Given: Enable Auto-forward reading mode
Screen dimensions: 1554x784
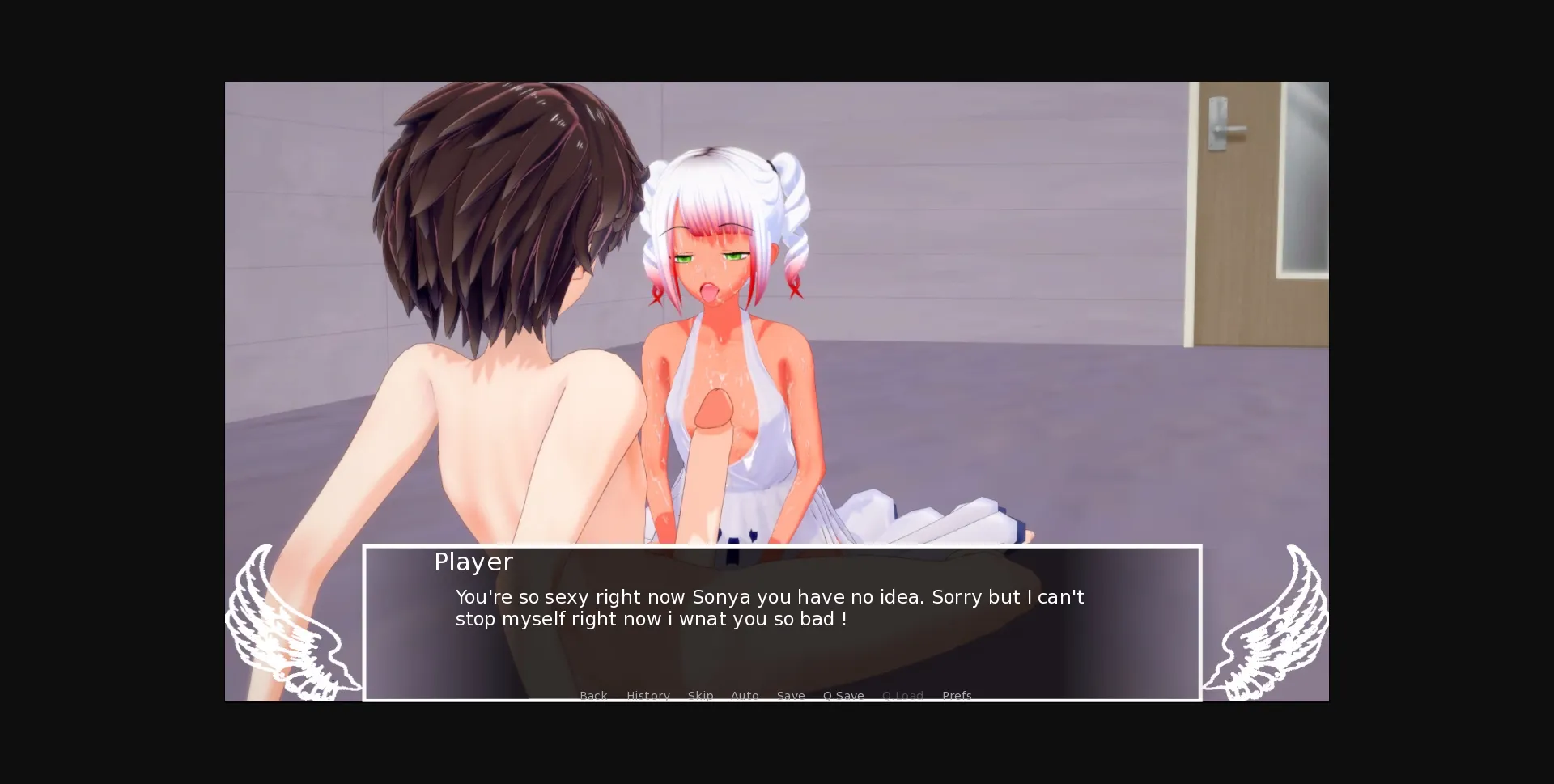Looking at the screenshot, I should (745, 696).
